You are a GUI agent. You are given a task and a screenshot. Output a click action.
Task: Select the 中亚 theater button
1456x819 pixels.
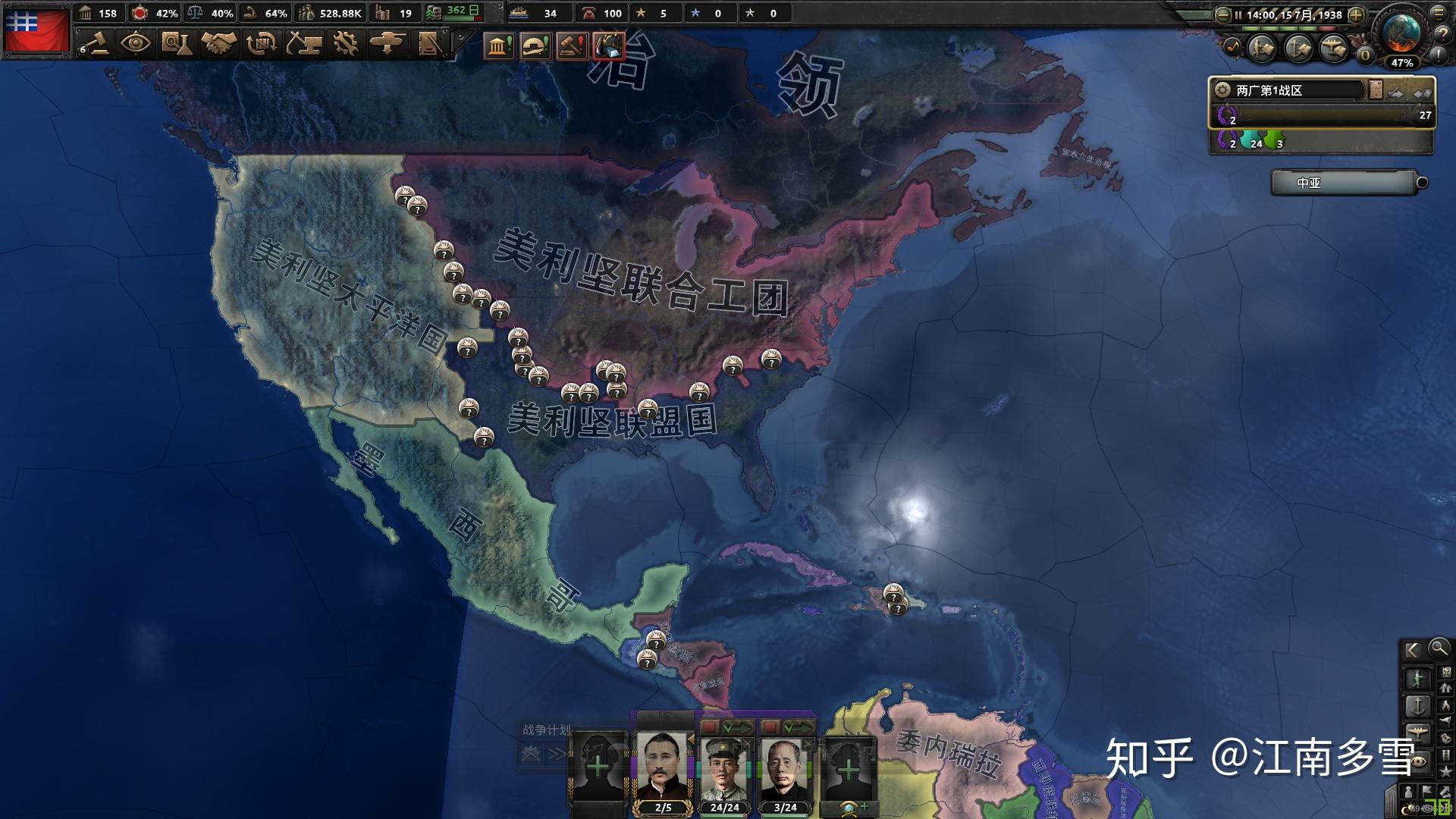[1342, 183]
